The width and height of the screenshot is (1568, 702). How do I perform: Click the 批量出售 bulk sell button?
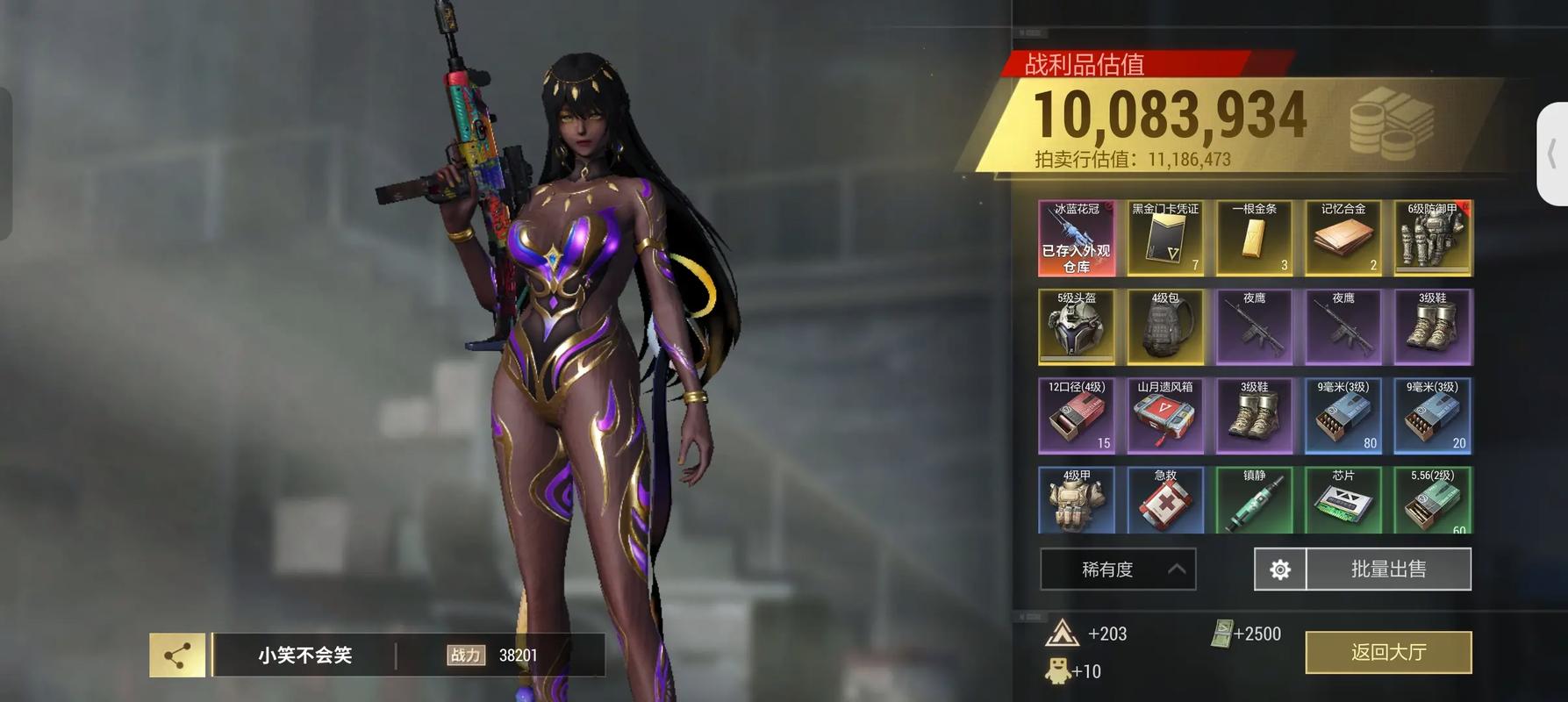tap(1388, 569)
